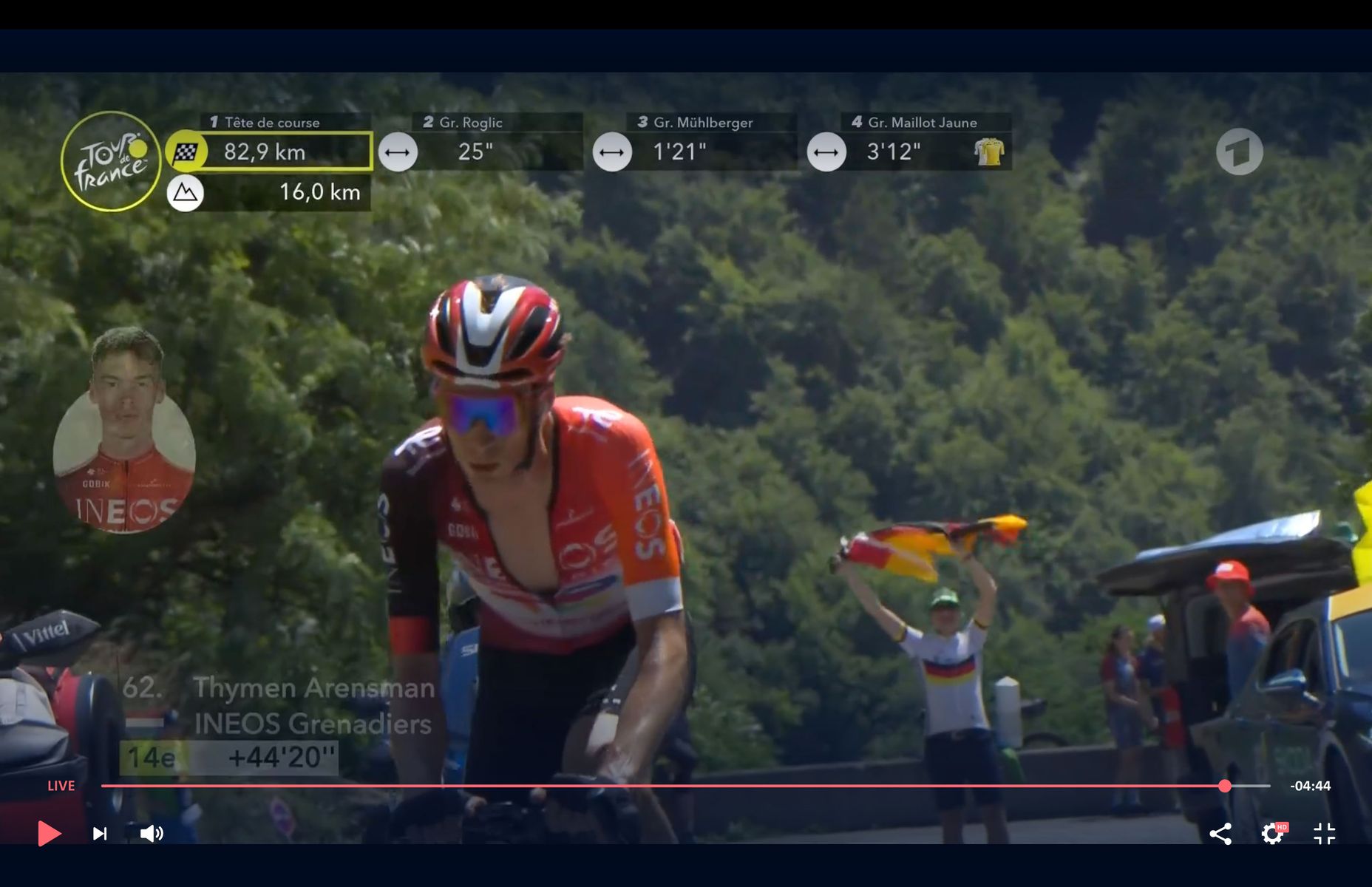Mute the speaker volume icon
The height and width of the screenshot is (887, 1372).
click(x=152, y=834)
